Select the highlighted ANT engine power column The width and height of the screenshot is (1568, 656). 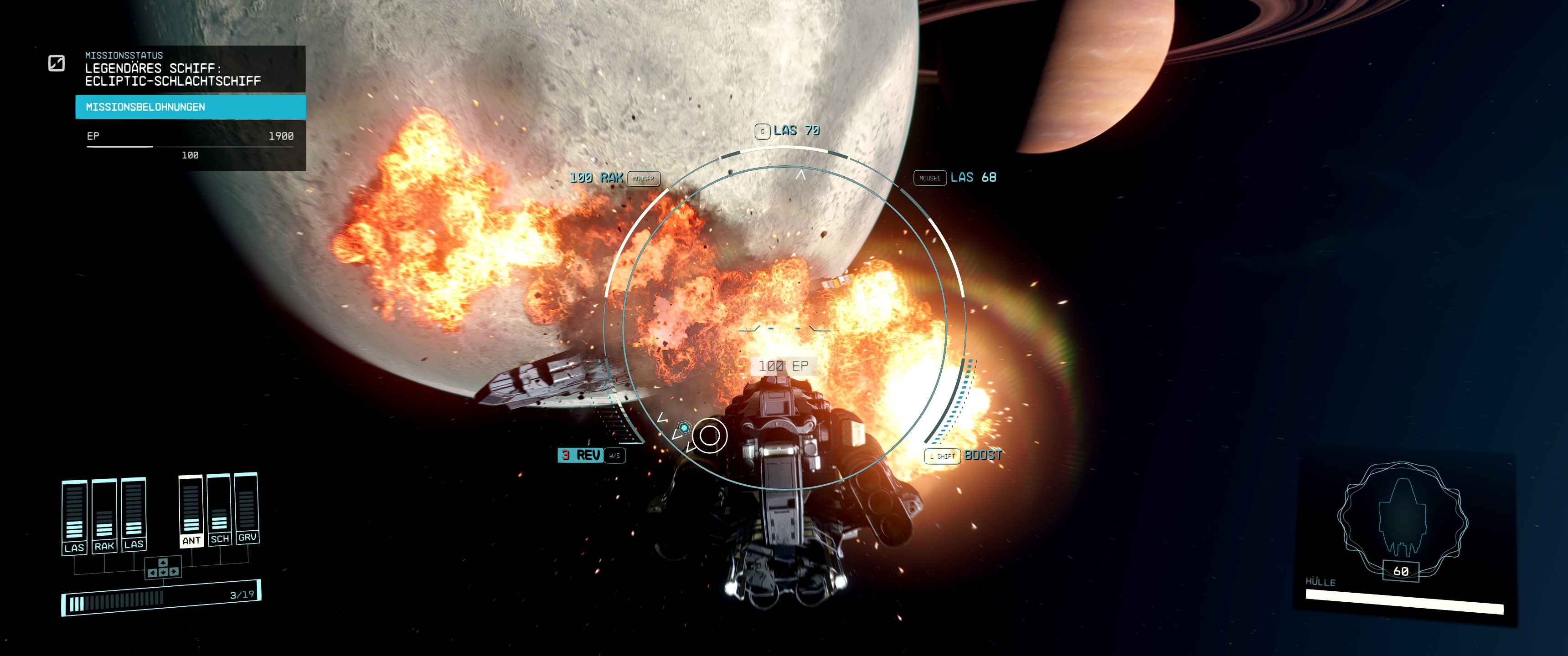coord(191,511)
